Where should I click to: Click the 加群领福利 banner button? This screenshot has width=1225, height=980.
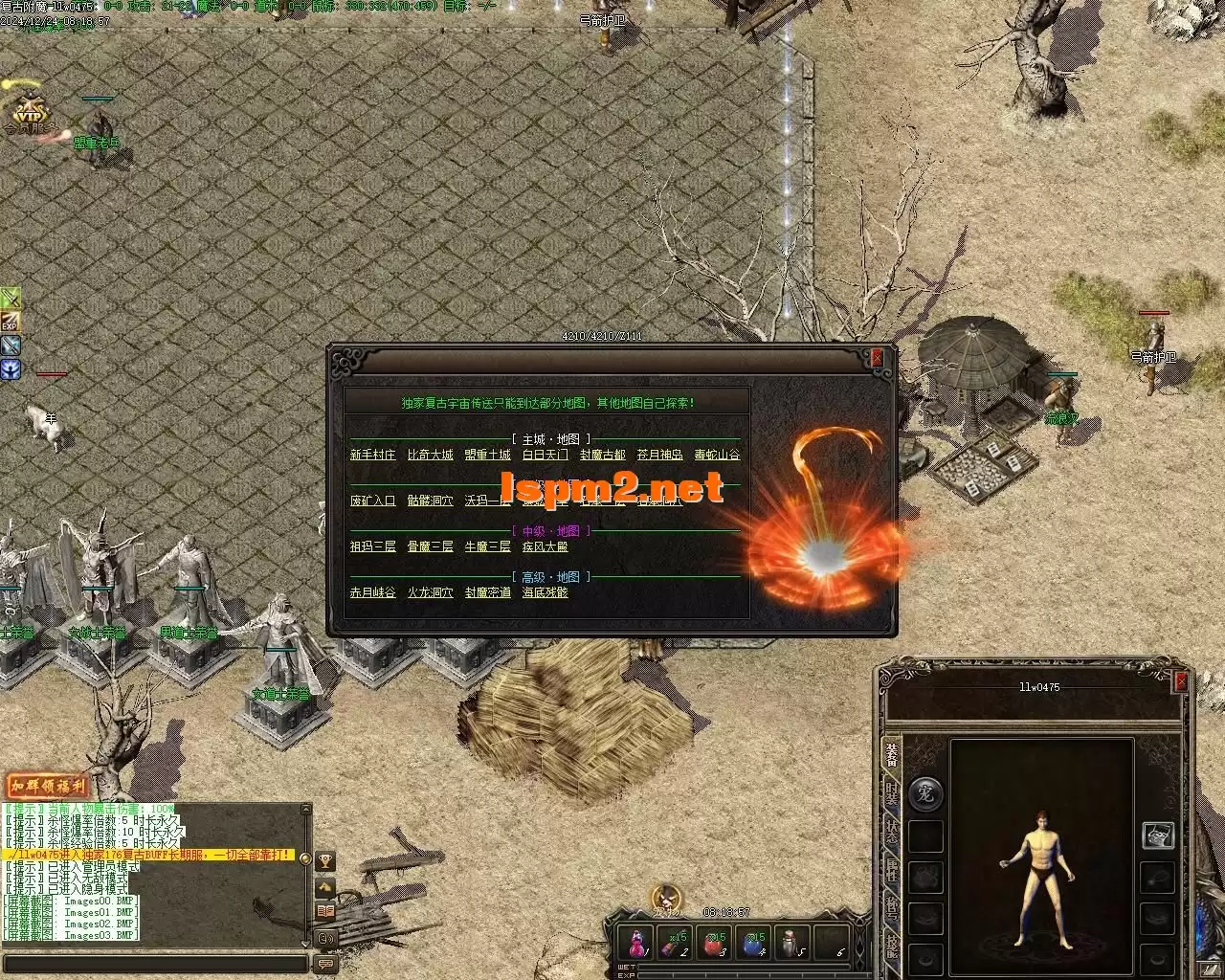(48, 787)
